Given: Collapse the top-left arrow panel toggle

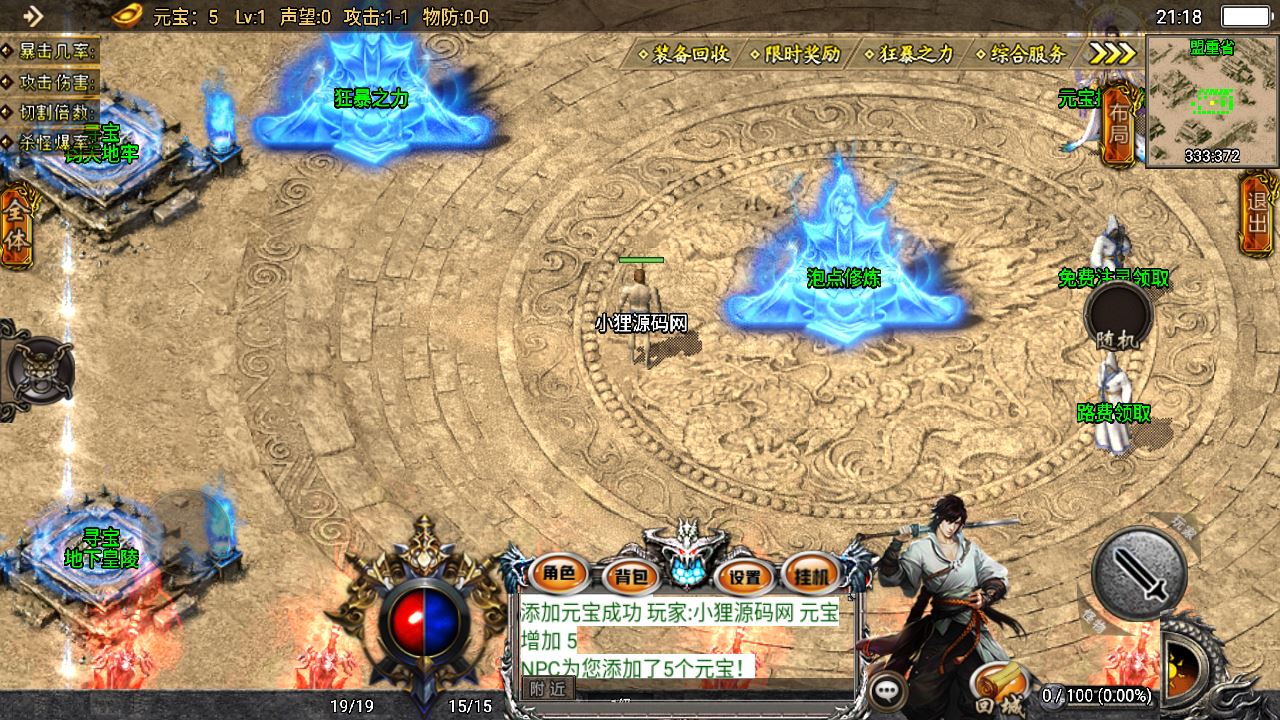Looking at the screenshot, I should (33, 15).
